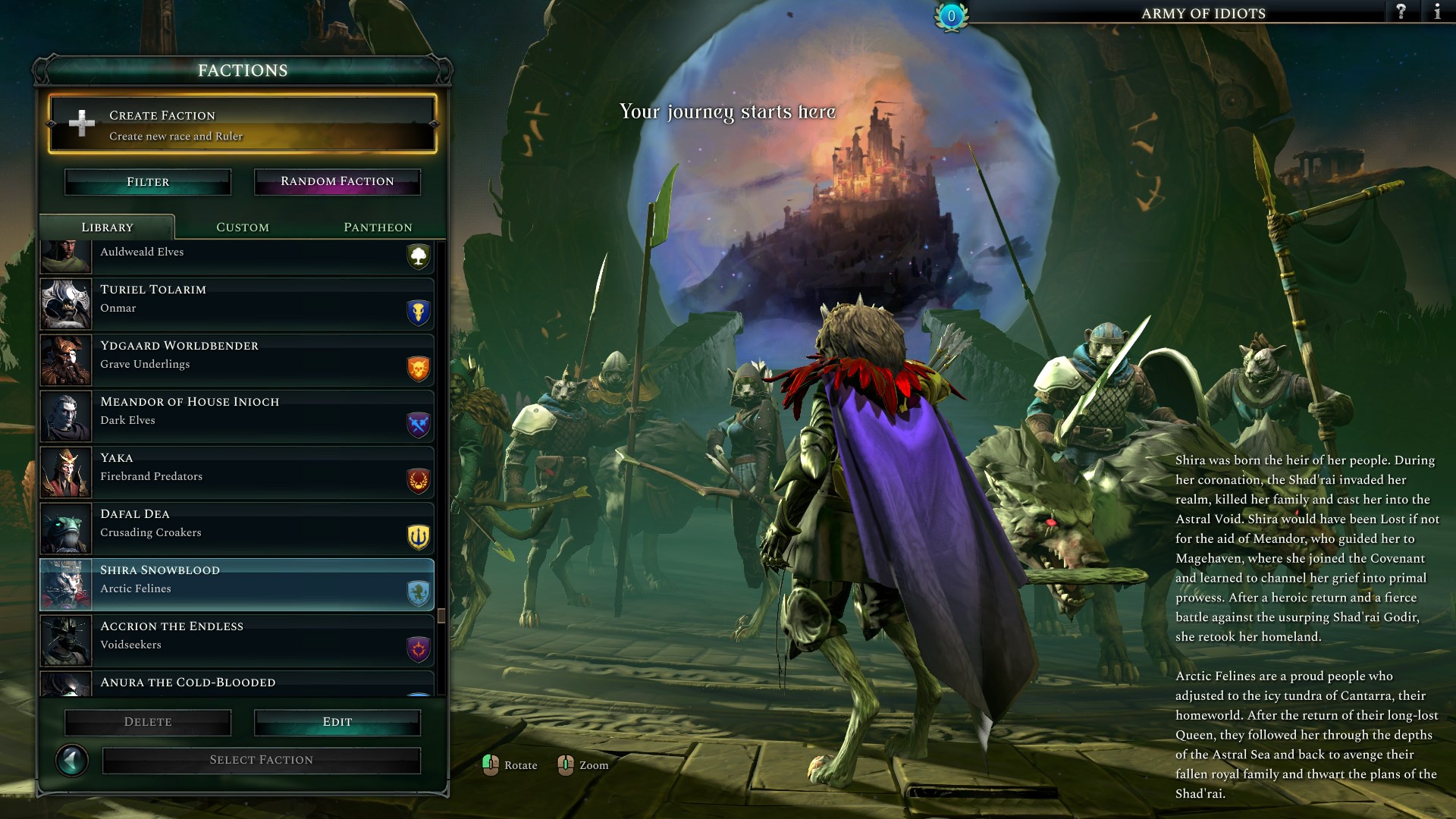Edit the selected faction

click(x=337, y=722)
